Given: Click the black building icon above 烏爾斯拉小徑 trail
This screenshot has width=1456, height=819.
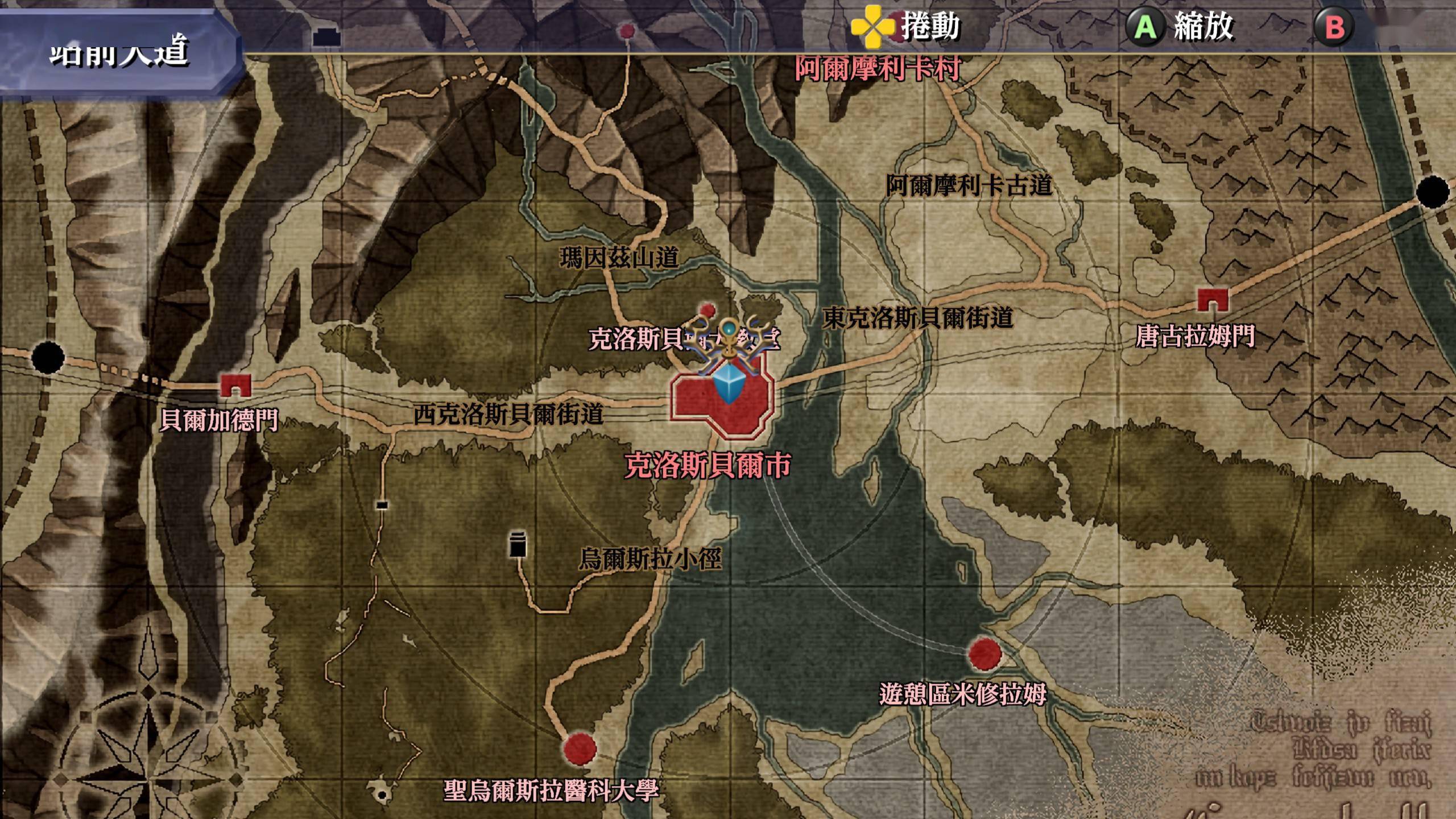Looking at the screenshot, I should (518, 545).
